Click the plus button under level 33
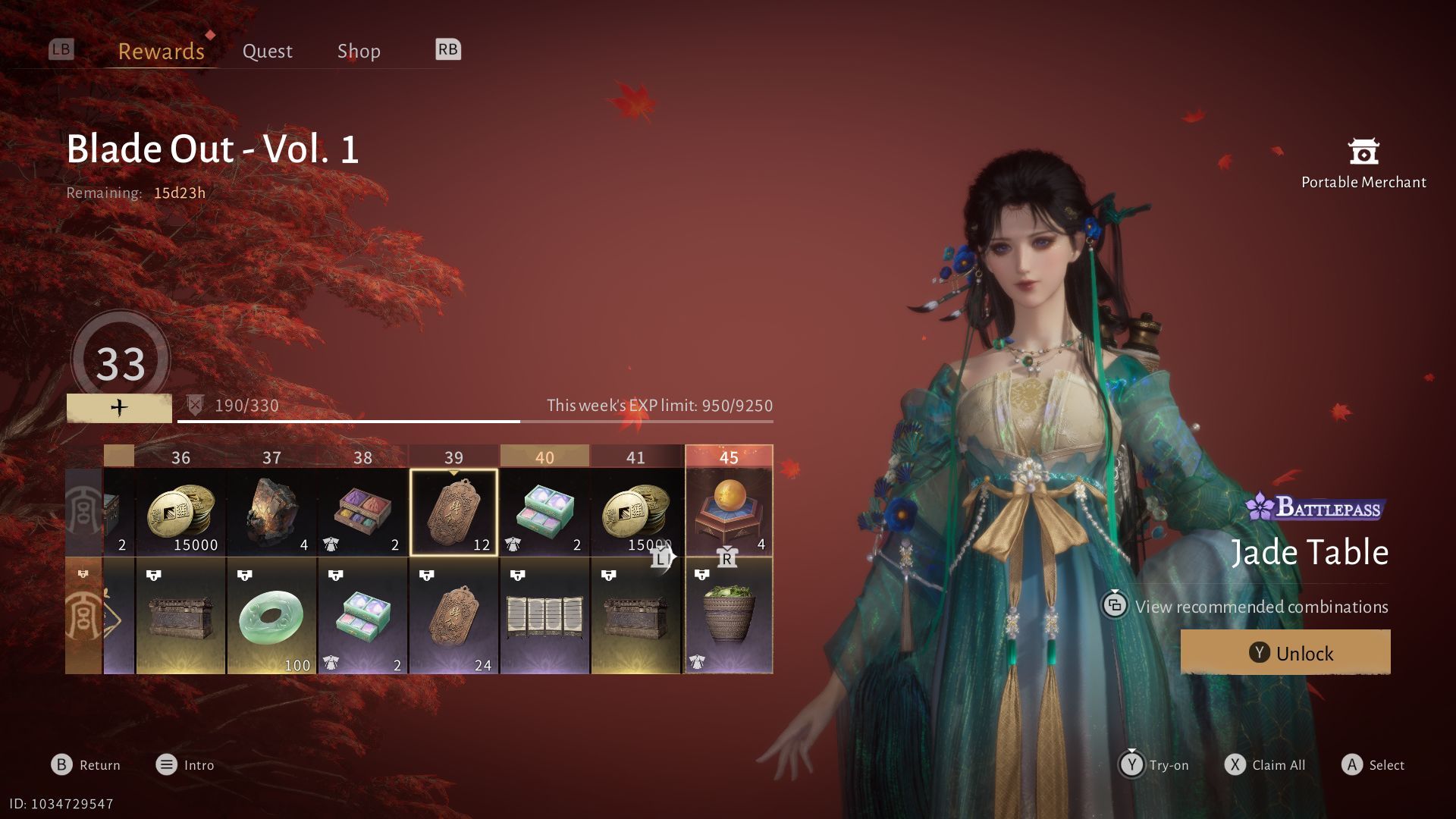Image resolution: width=1456 pixels, height=819 pixels. click(x=119, y=408)
